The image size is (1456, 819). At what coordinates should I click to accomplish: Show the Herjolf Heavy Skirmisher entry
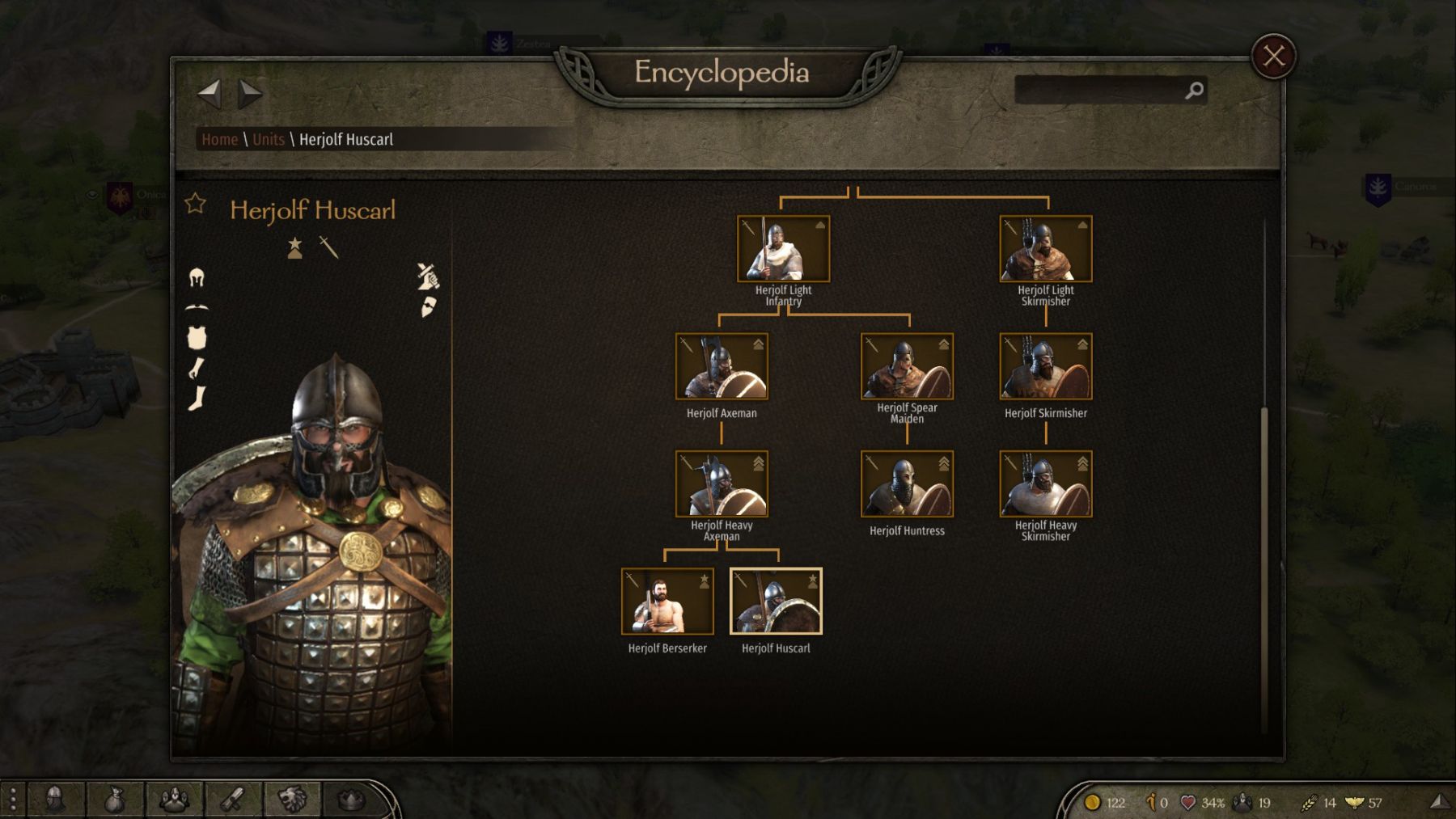[1045, 484]
